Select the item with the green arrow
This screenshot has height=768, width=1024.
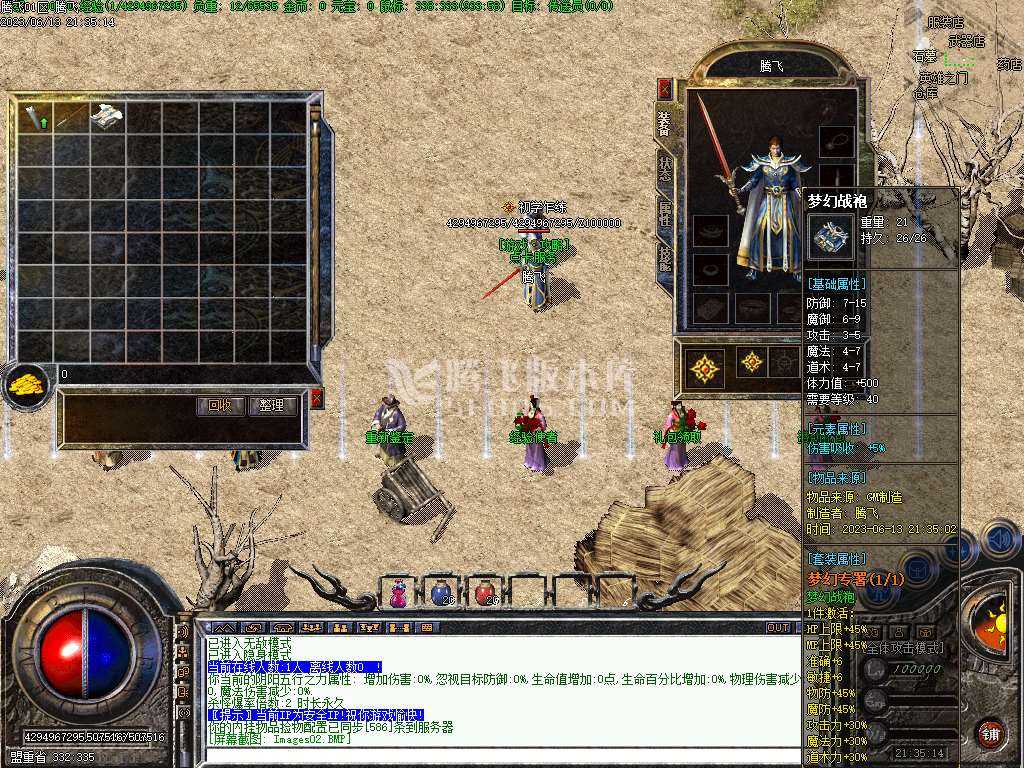coord(35,117)
